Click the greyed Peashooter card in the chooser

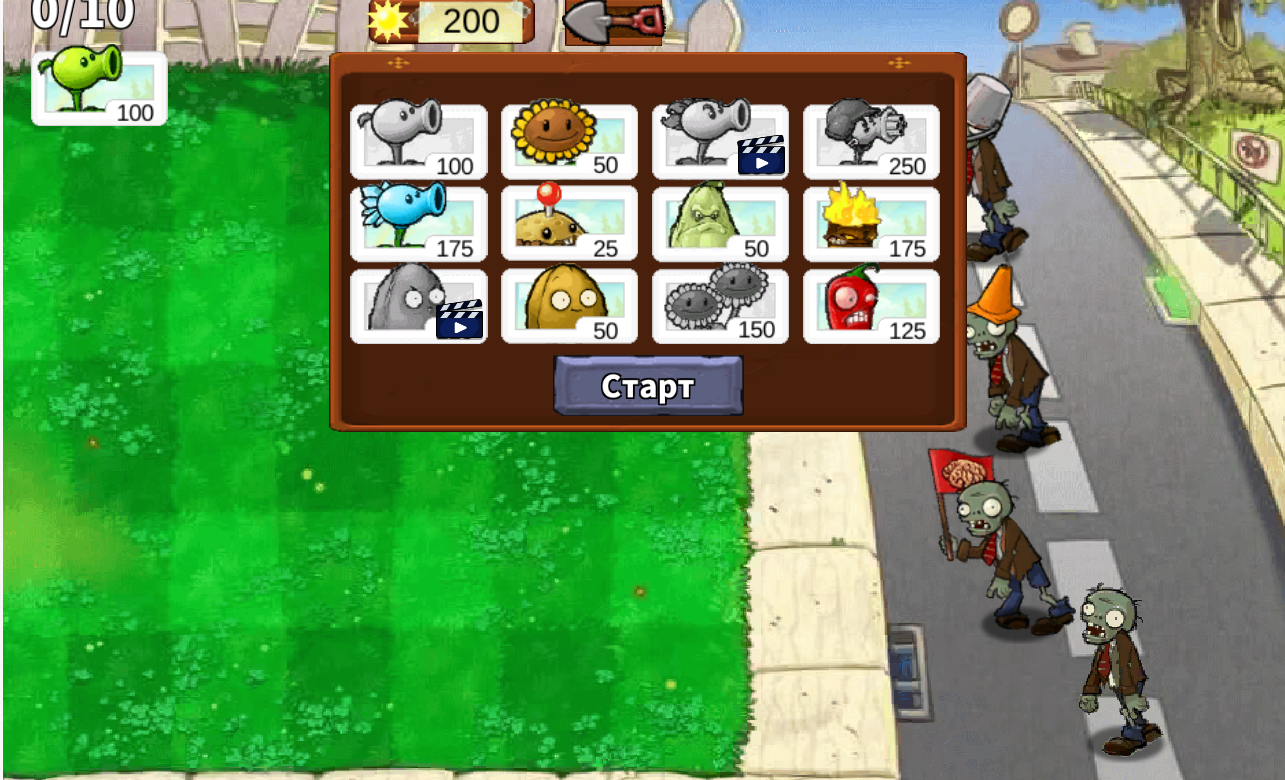(x=418, y=141)
